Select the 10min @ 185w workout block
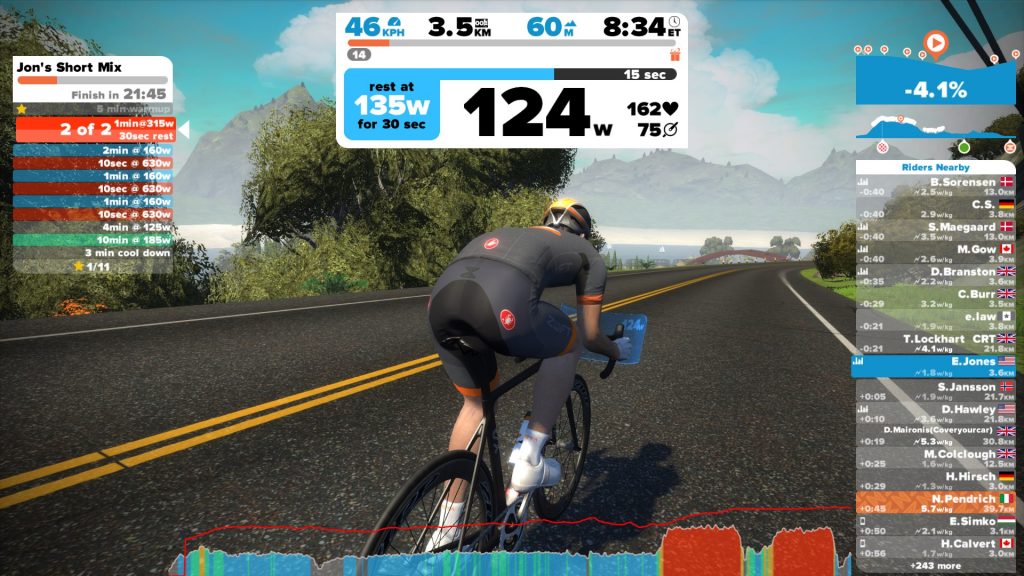1024x576 pixels. [92, 240]
